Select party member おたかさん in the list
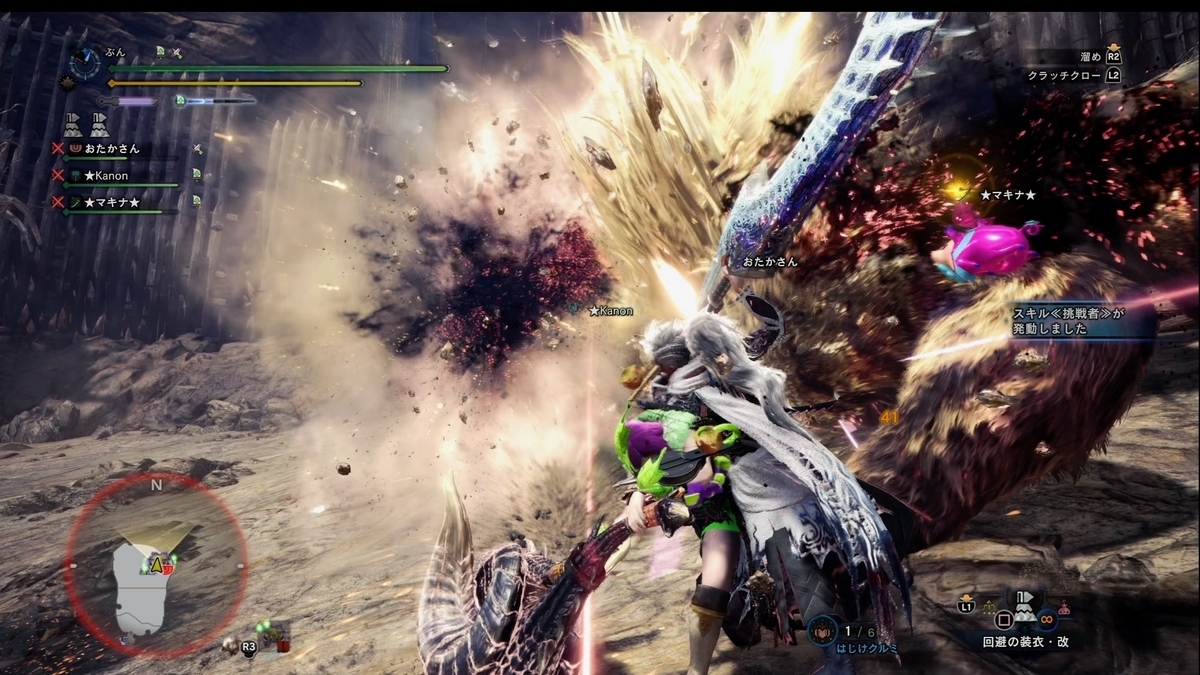This screenshot has width=1200, height=675. point(111,149)
